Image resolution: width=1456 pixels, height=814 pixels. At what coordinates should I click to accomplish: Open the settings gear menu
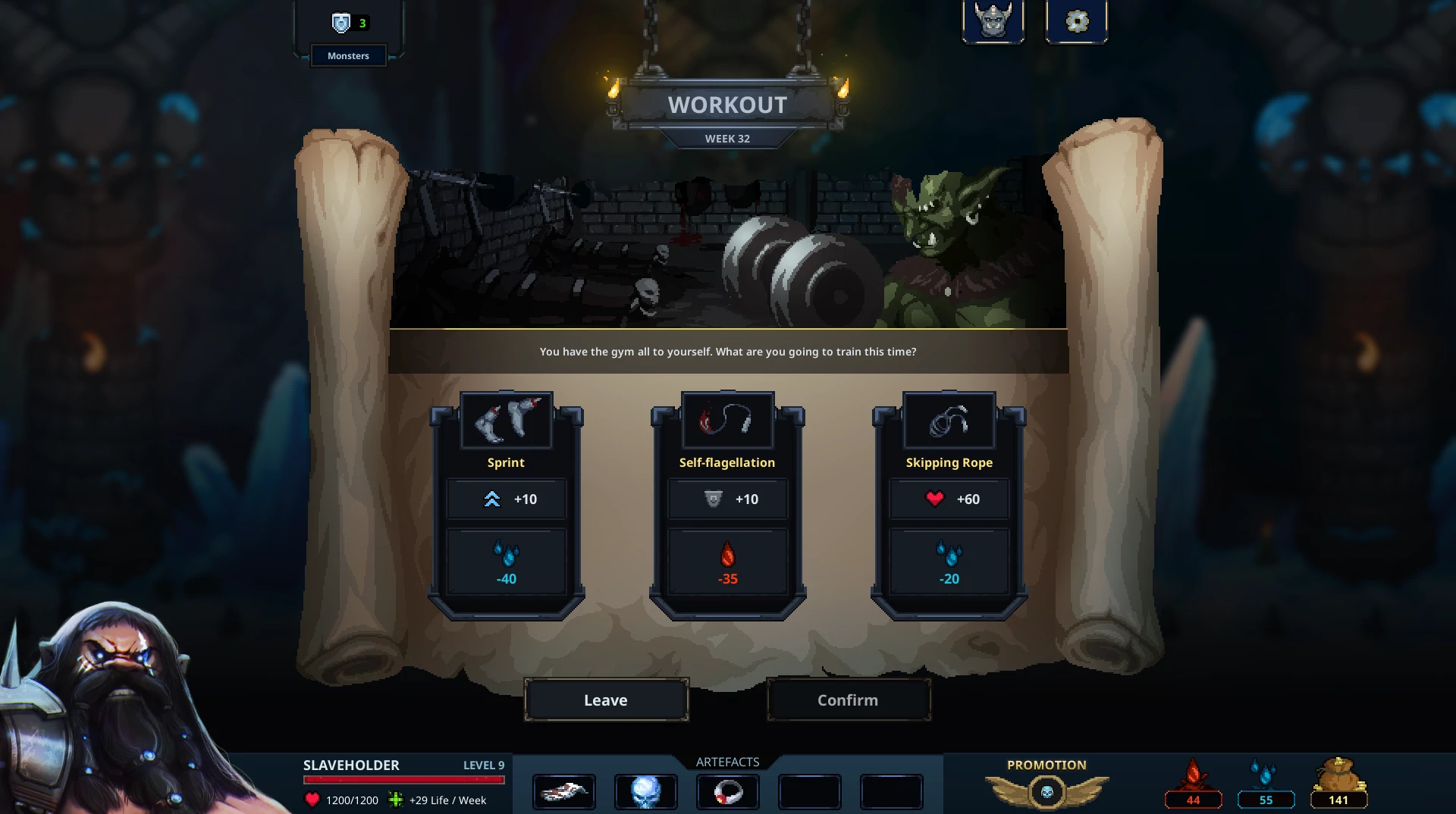pyautogui.click(x=1076, y=21)
